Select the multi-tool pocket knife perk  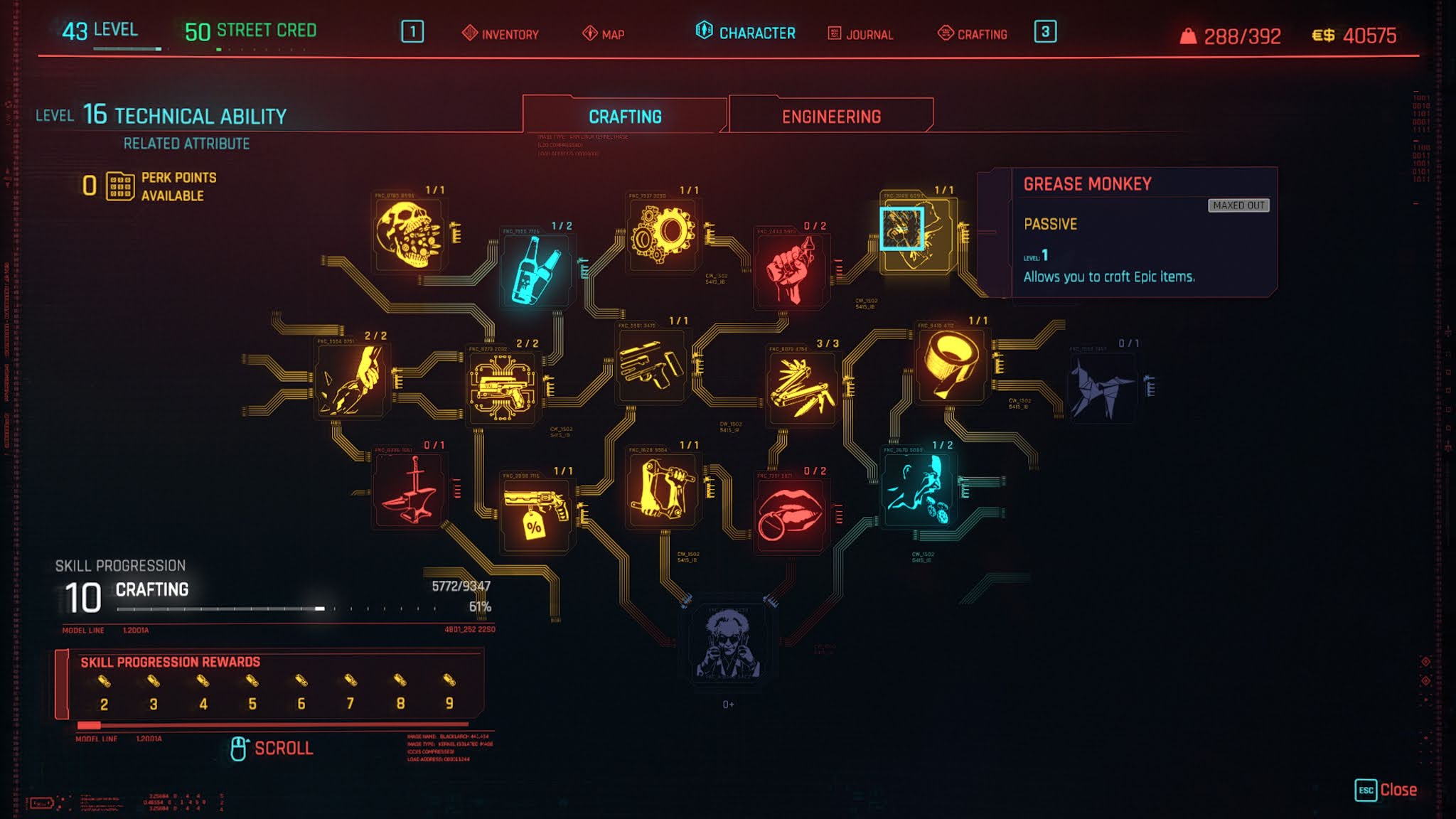point(802,387)
